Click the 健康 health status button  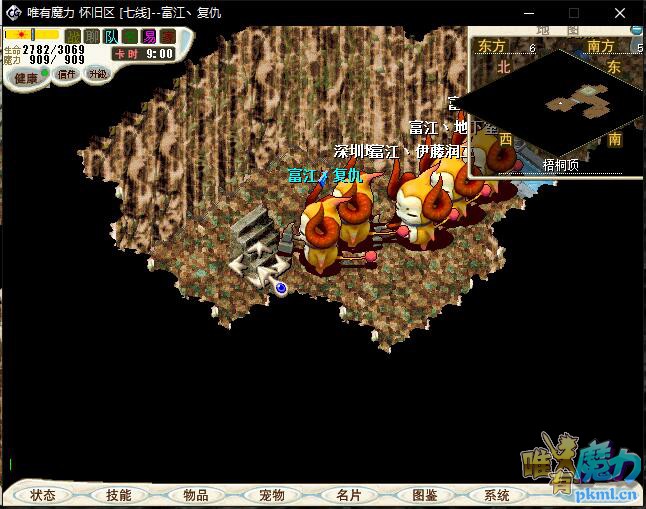(x=26, y=77)
